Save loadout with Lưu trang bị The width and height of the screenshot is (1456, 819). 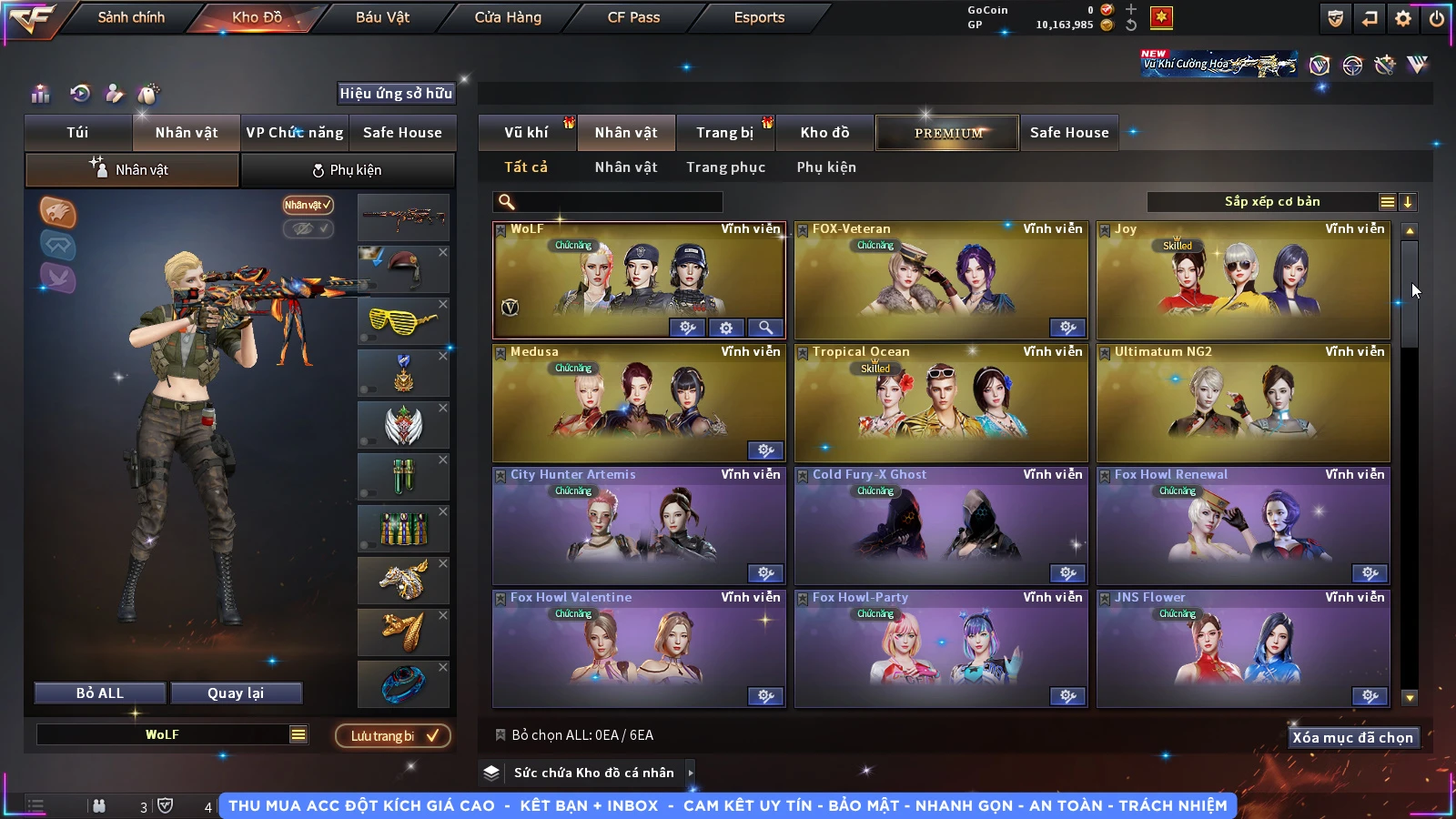pos(393,736)
